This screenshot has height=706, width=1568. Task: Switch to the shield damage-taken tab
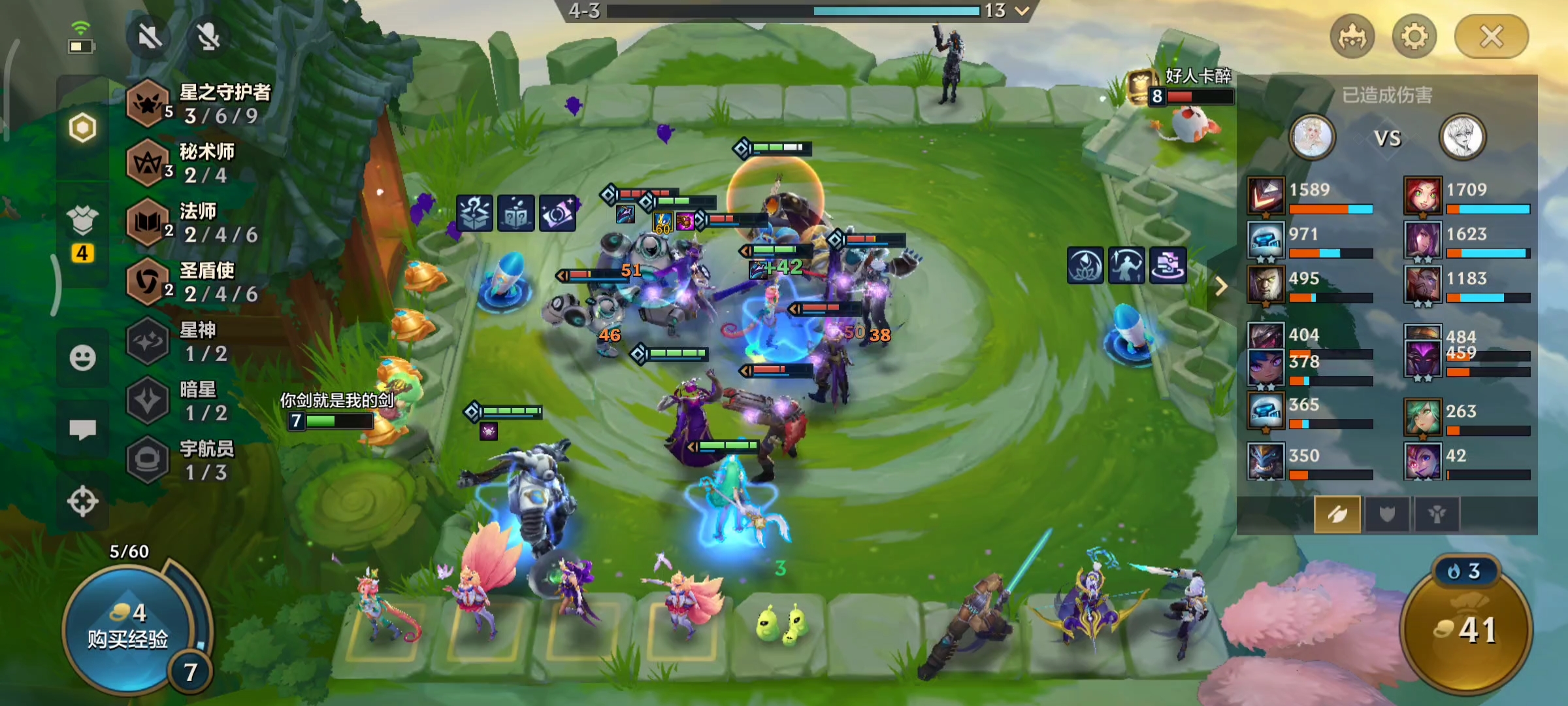click(x=1387, y=514)
